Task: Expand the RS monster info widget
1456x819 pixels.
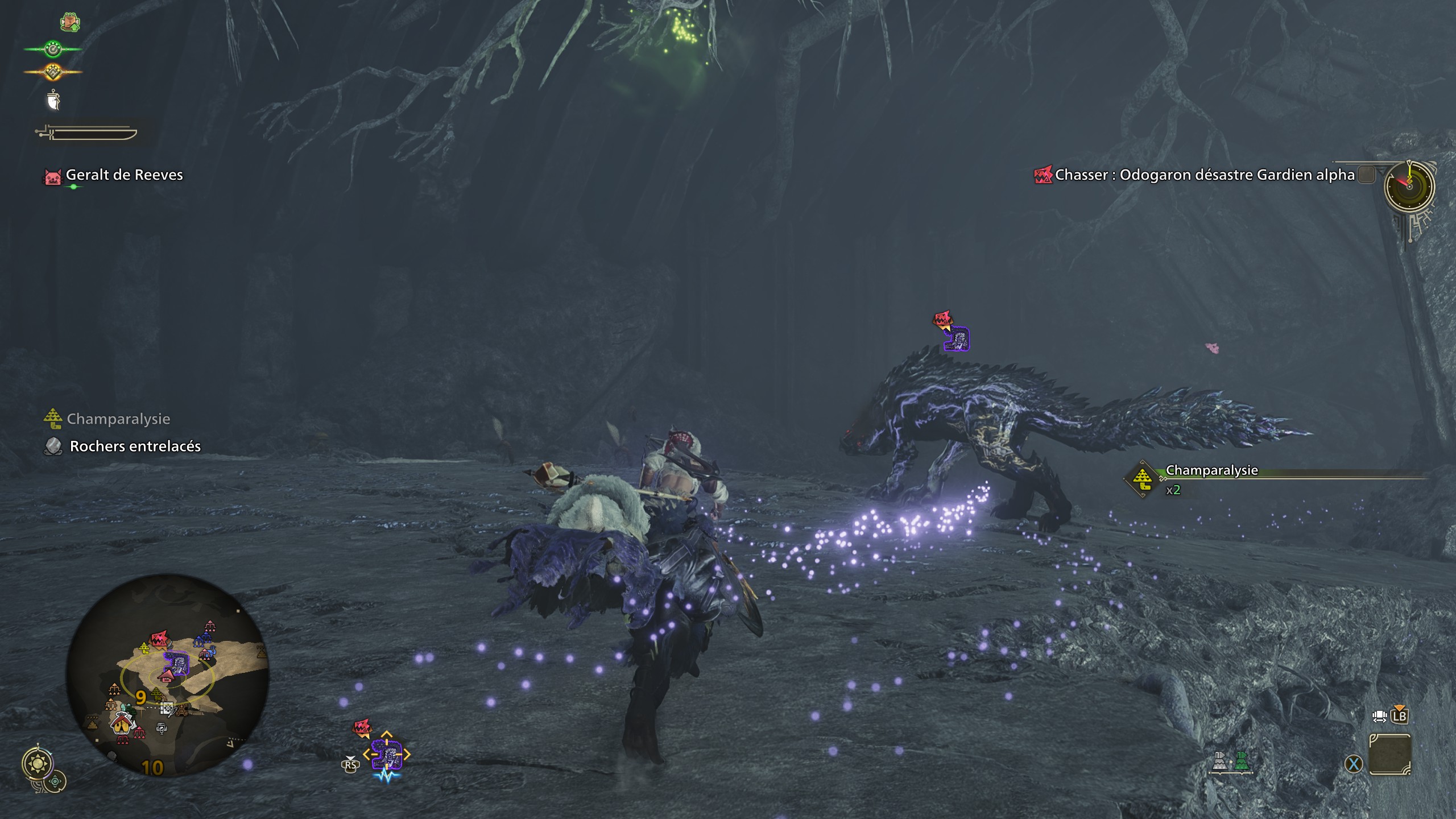Action: [x=350, y=765]
